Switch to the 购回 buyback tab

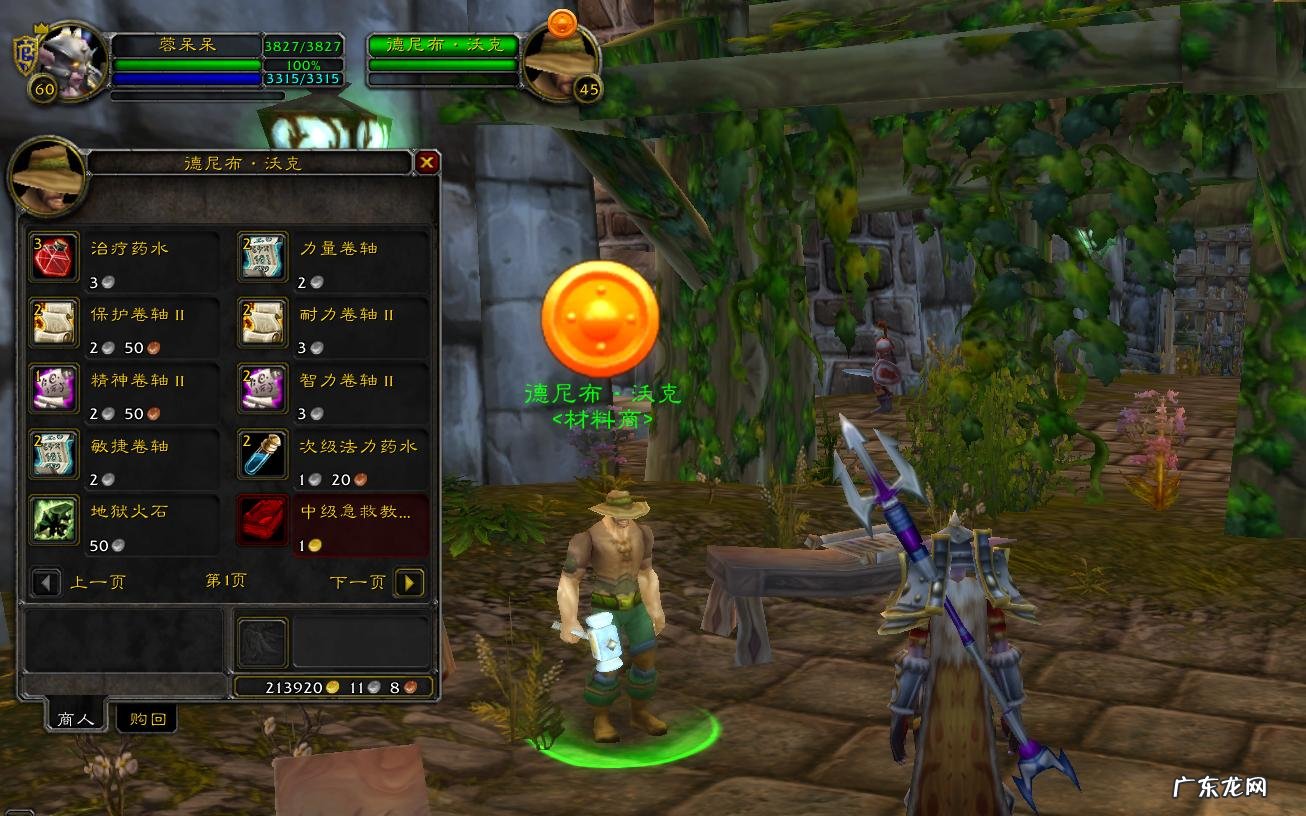(147, 718)
